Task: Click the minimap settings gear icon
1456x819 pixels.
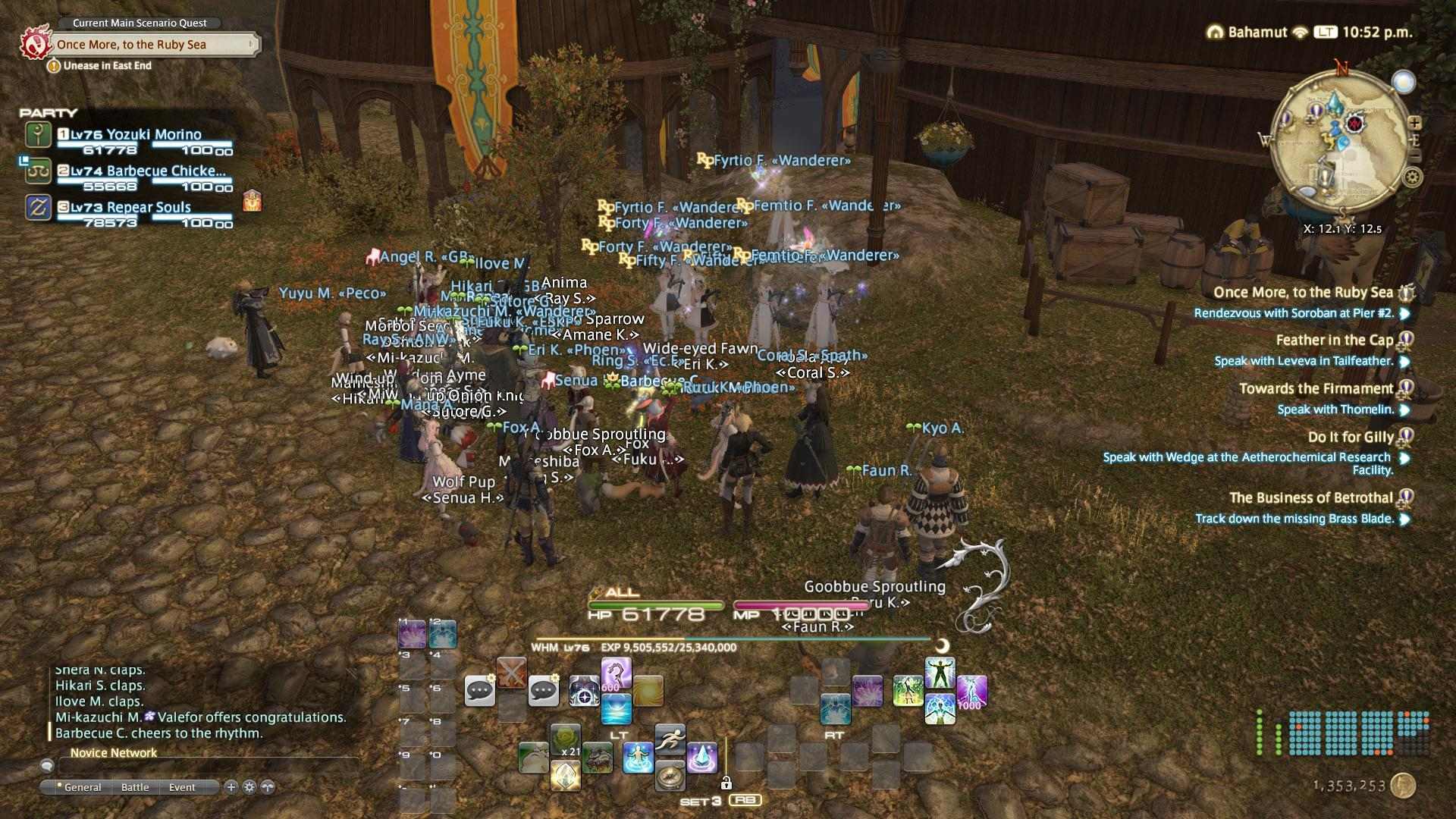Action: point(1412,176)
